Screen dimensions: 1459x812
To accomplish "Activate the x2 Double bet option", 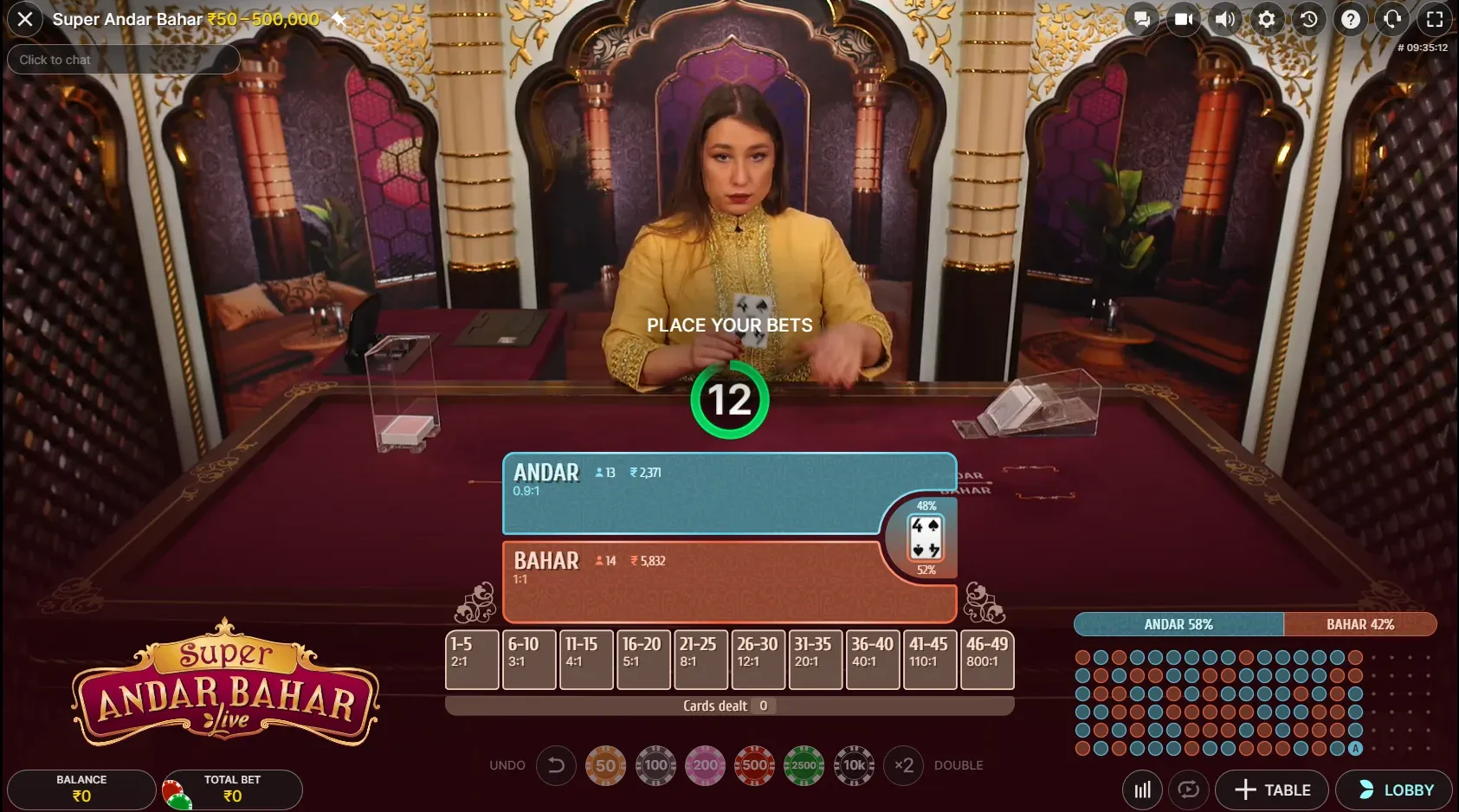I will (x=906, y=765).
